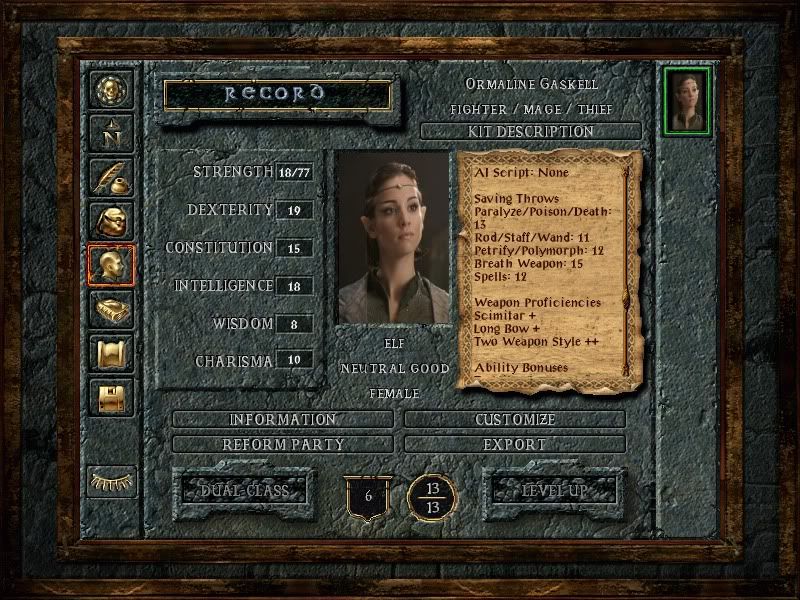Click the closed-eye rest button

click(x=110, y=481)
